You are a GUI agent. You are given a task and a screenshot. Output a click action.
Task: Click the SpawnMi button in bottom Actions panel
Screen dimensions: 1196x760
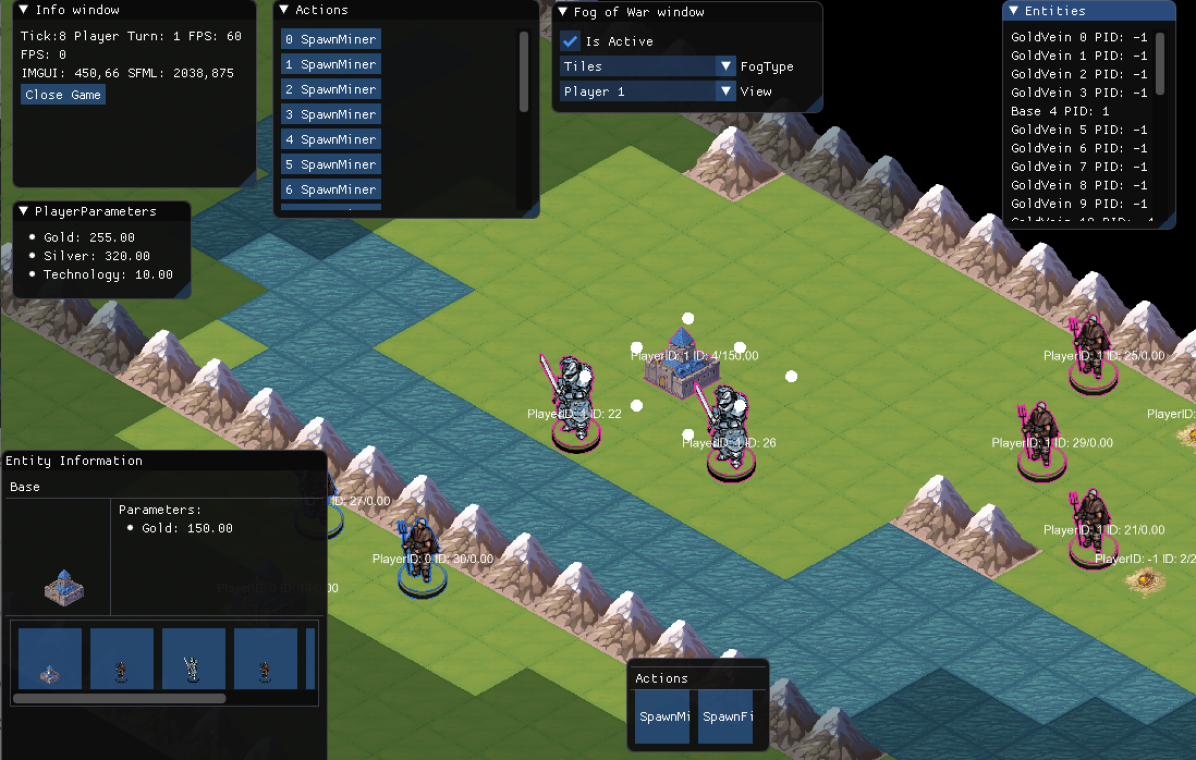click(665, 716)
